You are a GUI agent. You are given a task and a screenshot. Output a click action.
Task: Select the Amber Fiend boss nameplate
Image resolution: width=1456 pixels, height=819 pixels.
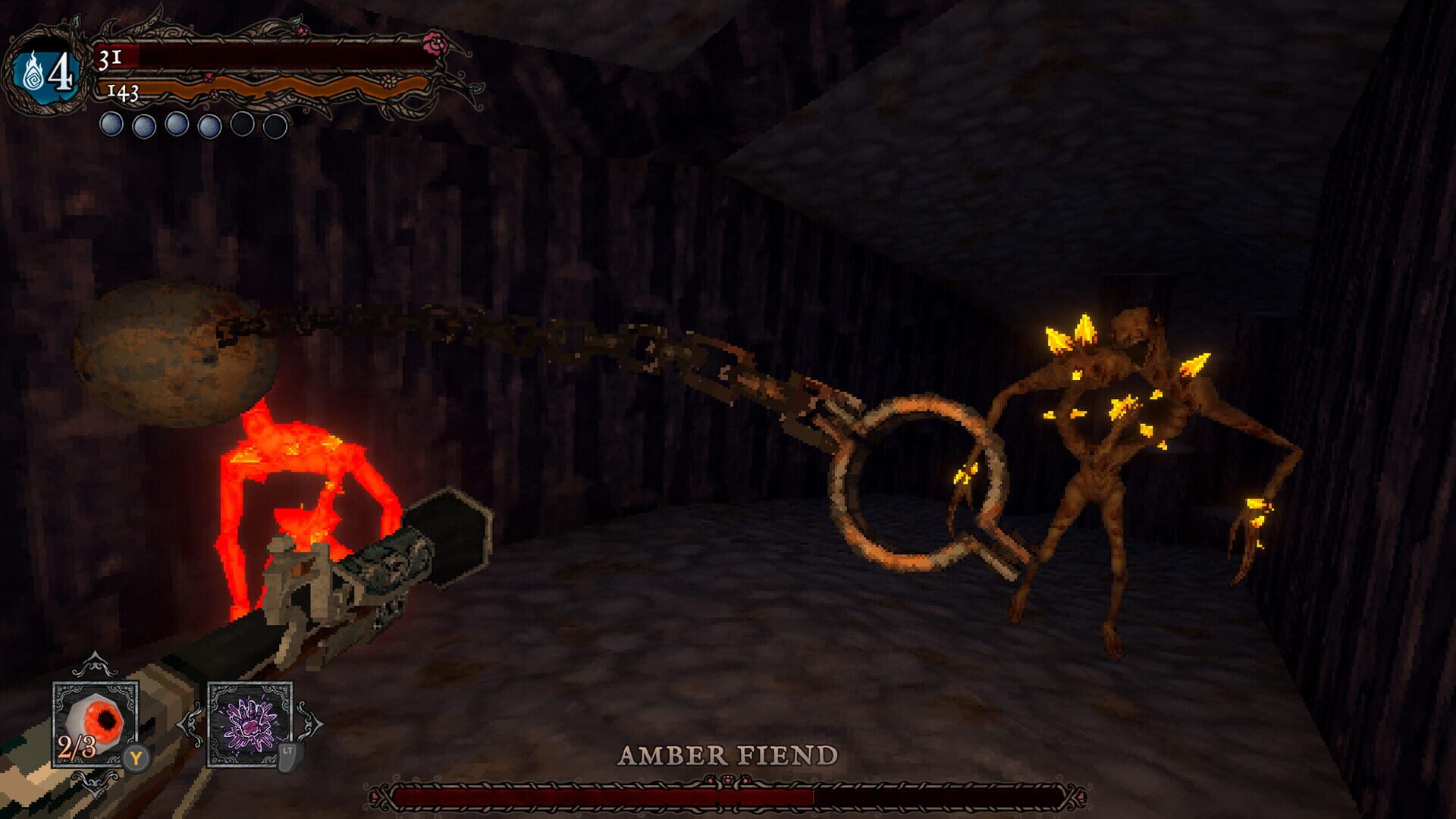click(x=726, y=754)
